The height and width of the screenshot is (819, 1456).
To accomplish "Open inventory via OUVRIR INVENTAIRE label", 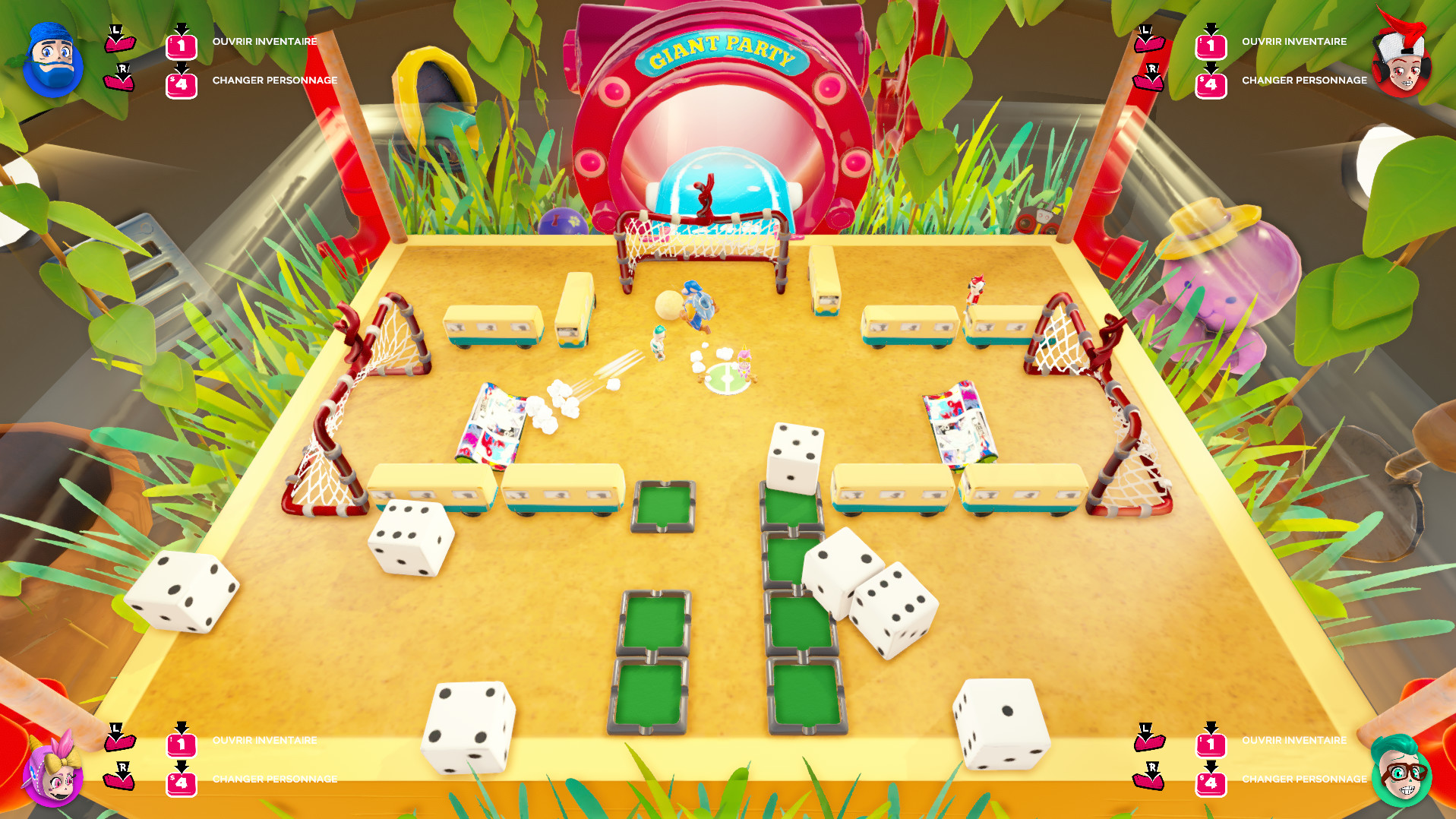I will (x=264, y=41).
